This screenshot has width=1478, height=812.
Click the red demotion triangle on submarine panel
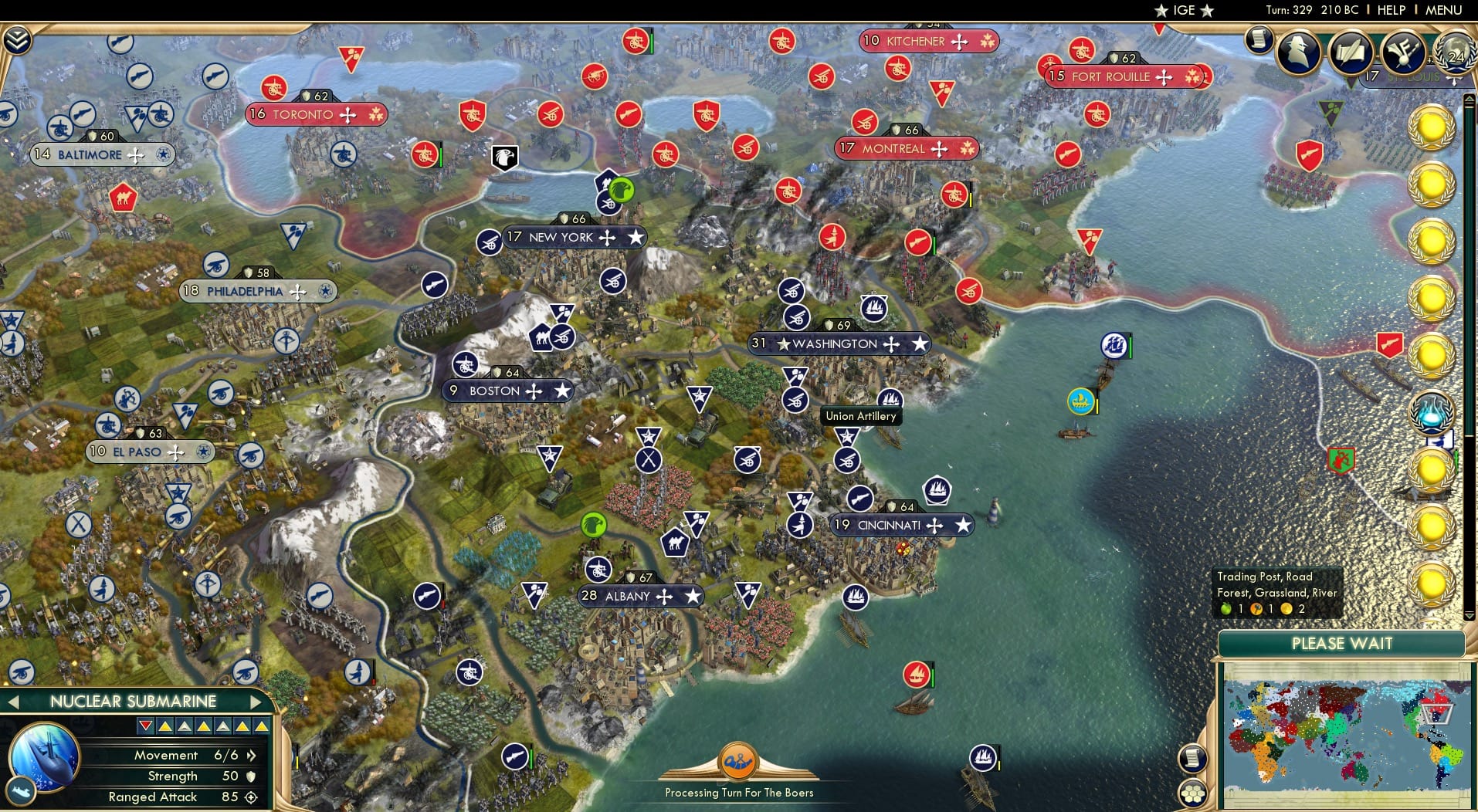point(145,726)
